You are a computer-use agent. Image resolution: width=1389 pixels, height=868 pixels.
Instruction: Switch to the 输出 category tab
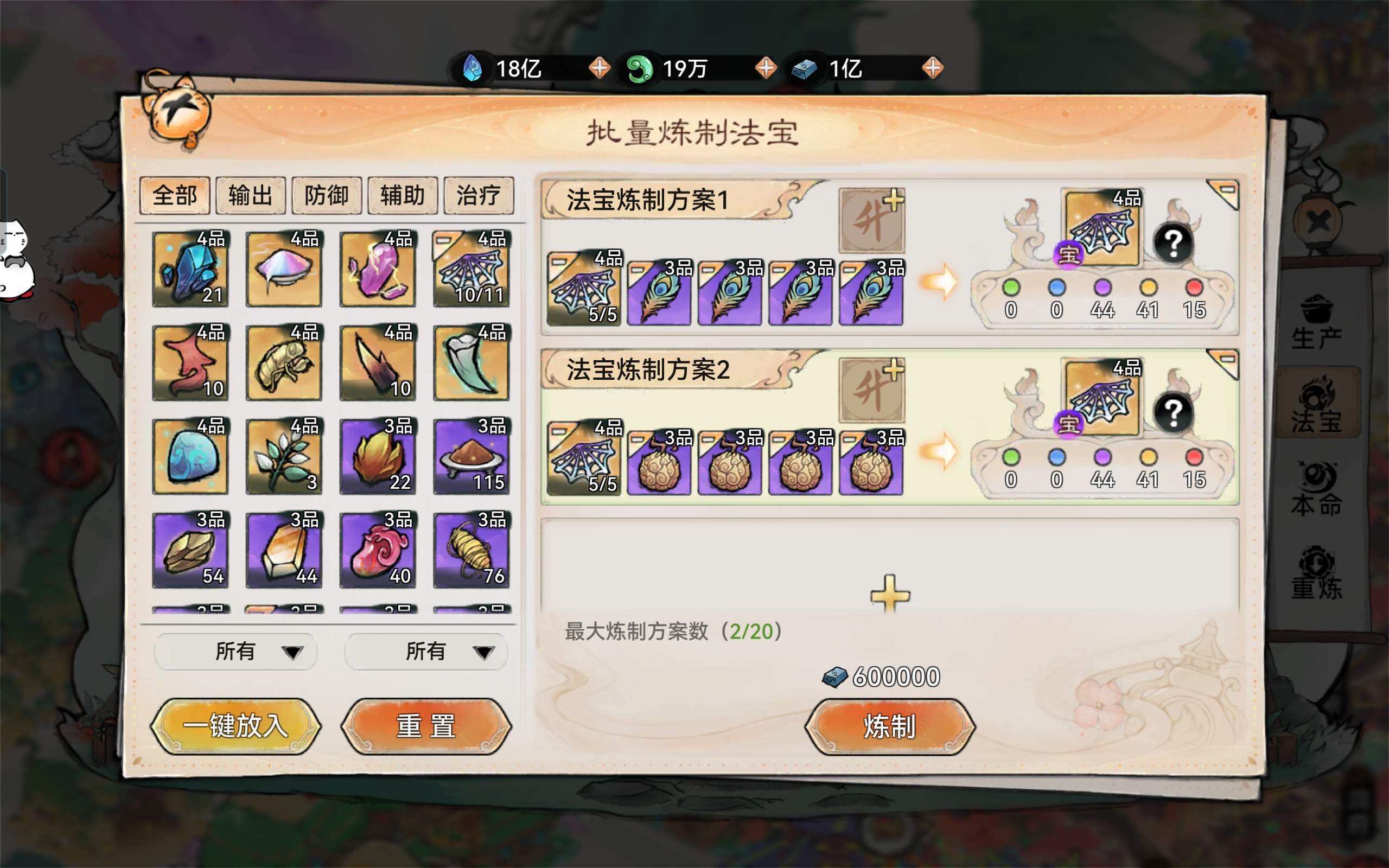tap(250, 195)
